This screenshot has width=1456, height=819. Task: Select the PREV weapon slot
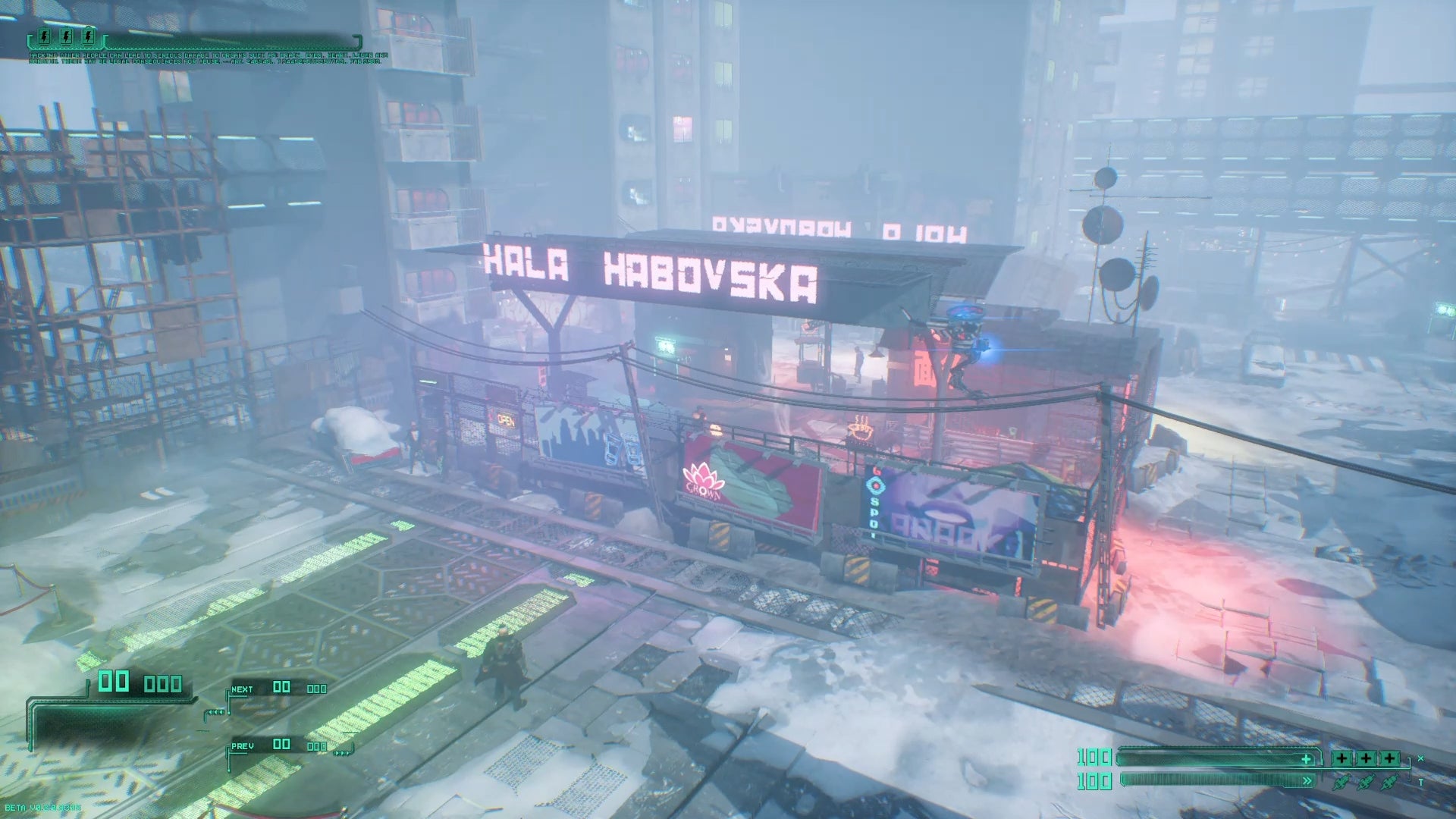(x=278, y=746)
